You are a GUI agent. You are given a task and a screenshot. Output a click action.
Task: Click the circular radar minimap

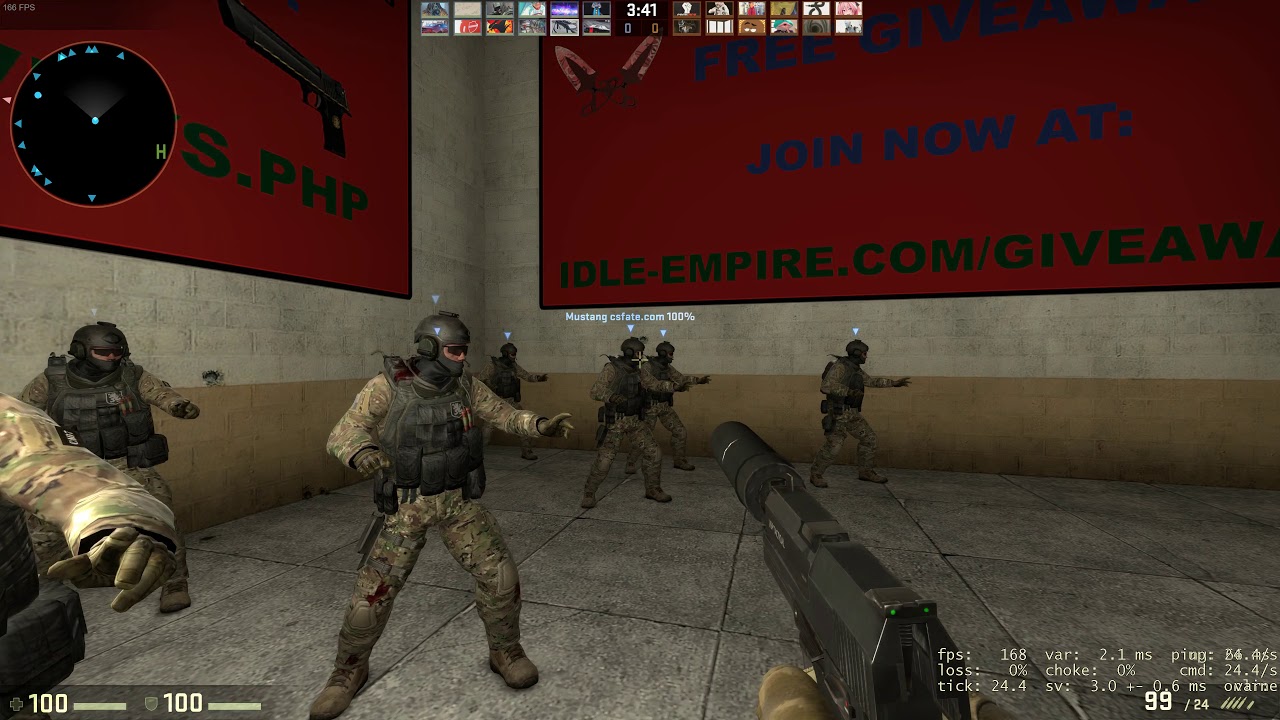(x=94, y=123)
